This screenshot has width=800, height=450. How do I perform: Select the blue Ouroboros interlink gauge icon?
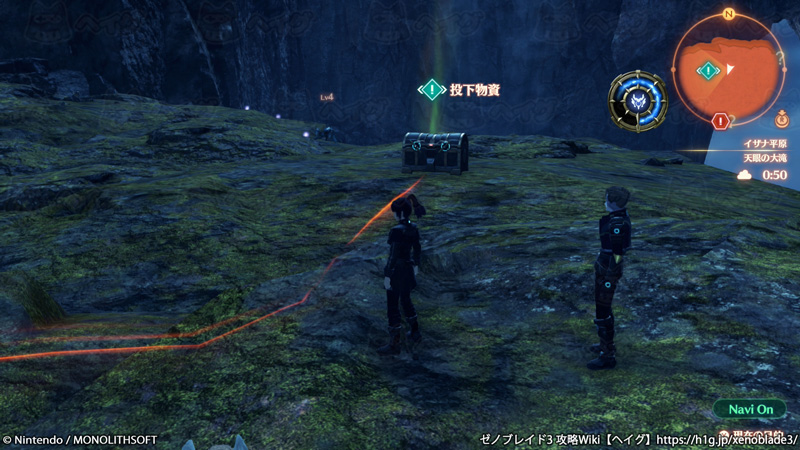pos(638,101)
